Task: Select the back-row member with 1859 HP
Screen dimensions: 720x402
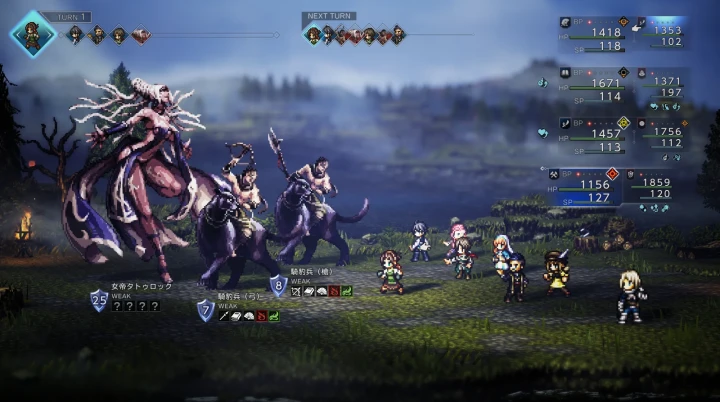Action: 655,188
